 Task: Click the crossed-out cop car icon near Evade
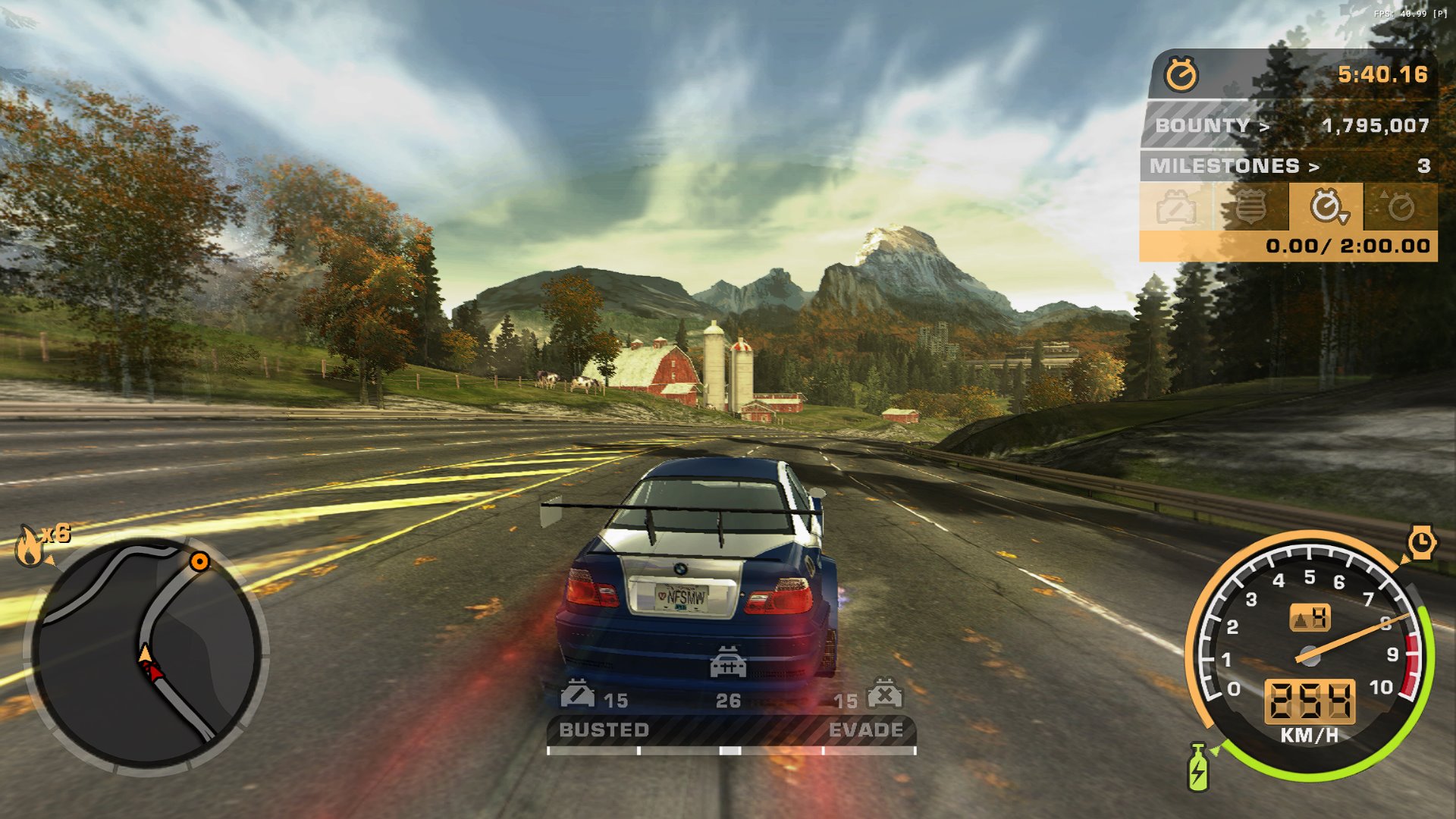[885, 693]
